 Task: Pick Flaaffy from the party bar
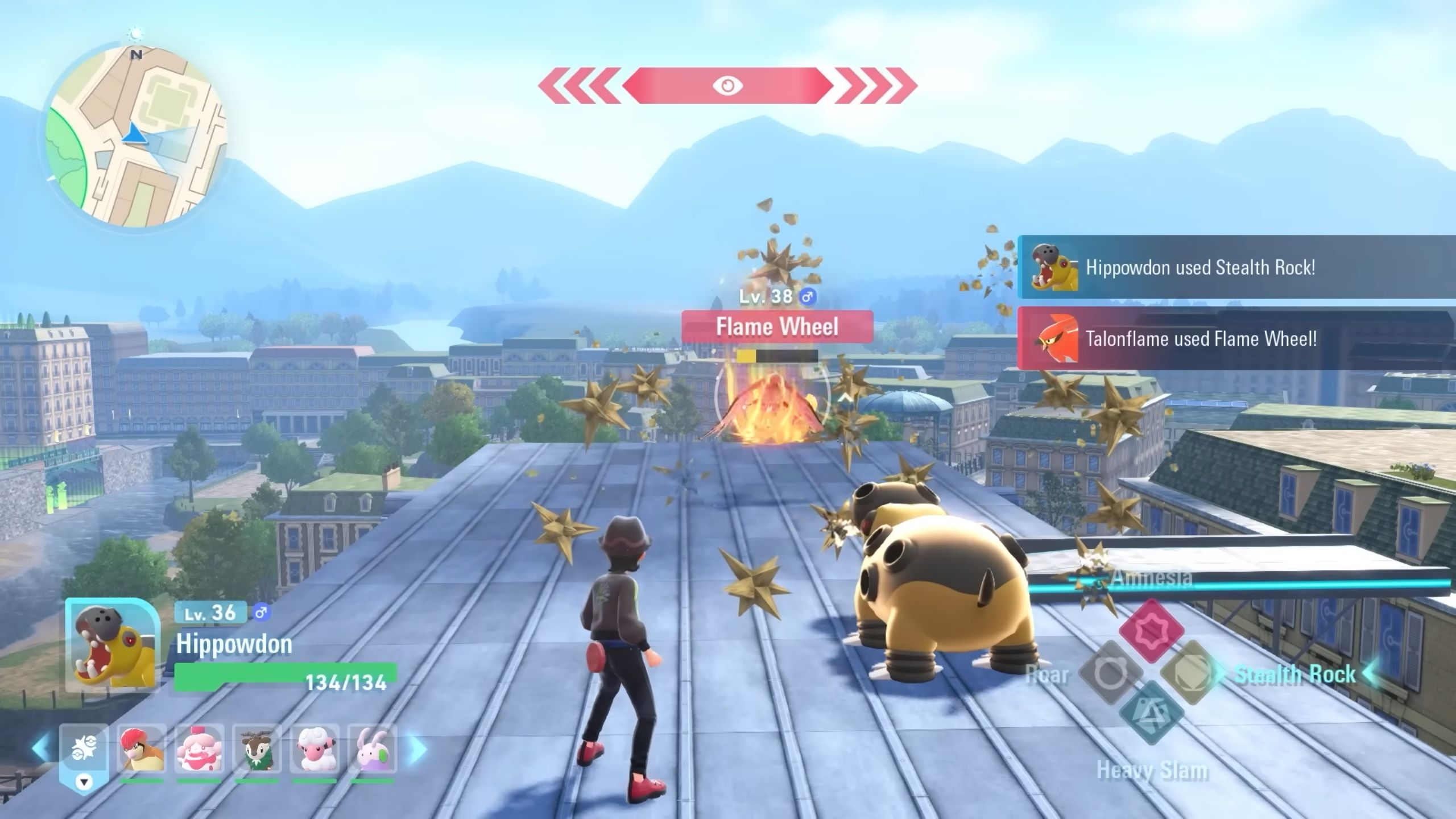click(x=315, y=749)
